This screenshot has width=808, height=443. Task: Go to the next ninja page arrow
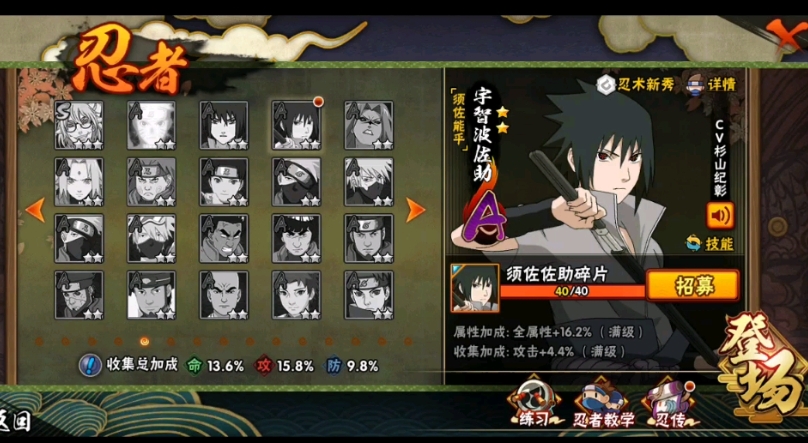(x=415, y=210)
